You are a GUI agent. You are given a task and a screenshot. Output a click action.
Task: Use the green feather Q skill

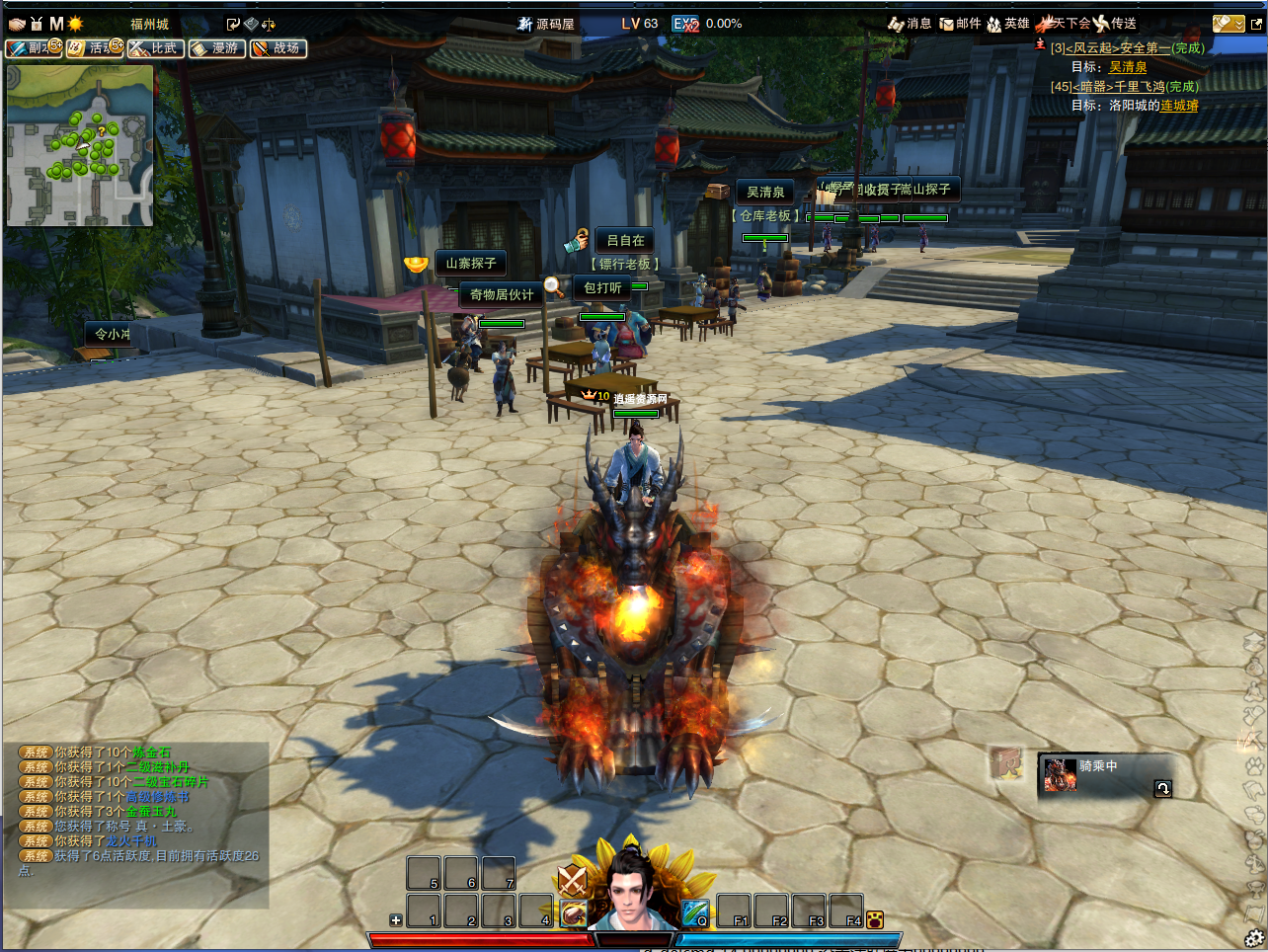(695, 912)
